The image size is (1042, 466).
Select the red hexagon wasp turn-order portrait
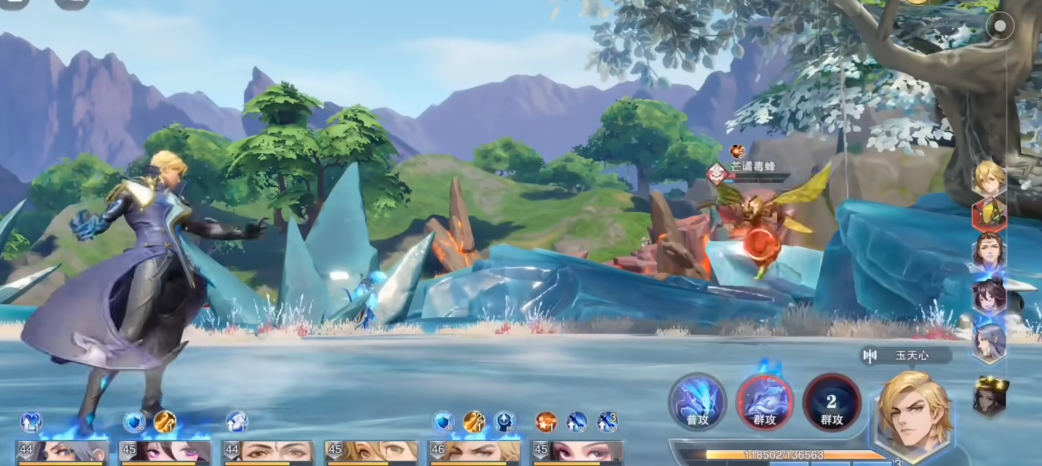(989, 213)
